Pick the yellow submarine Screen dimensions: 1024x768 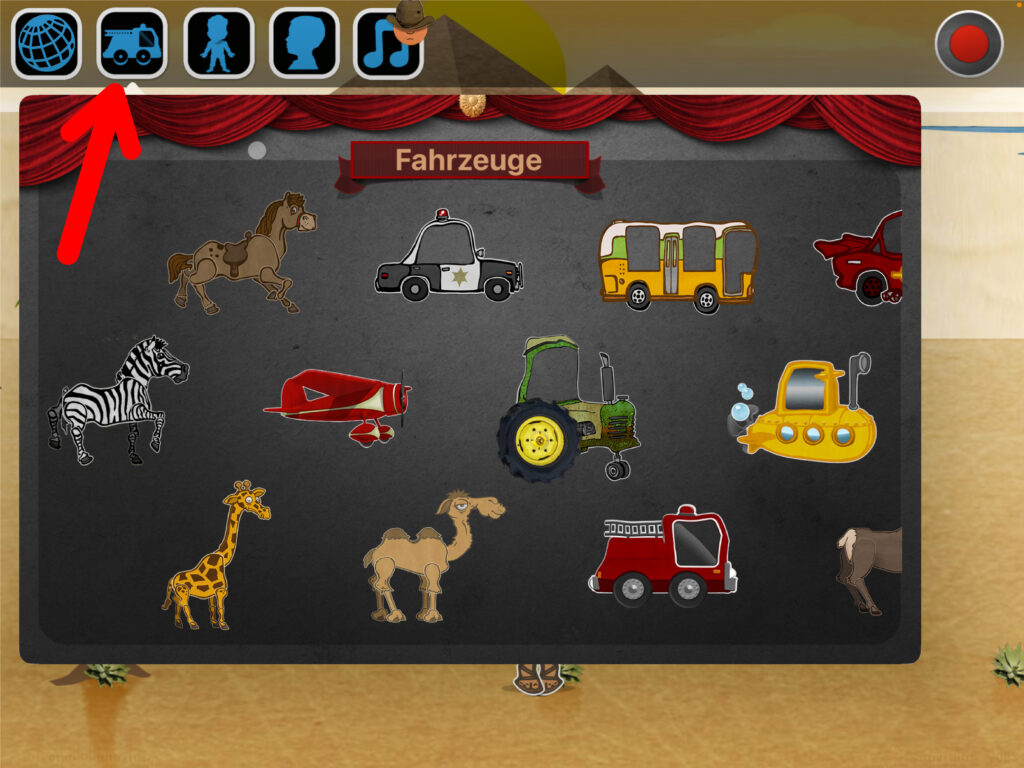tap(805, 411)
